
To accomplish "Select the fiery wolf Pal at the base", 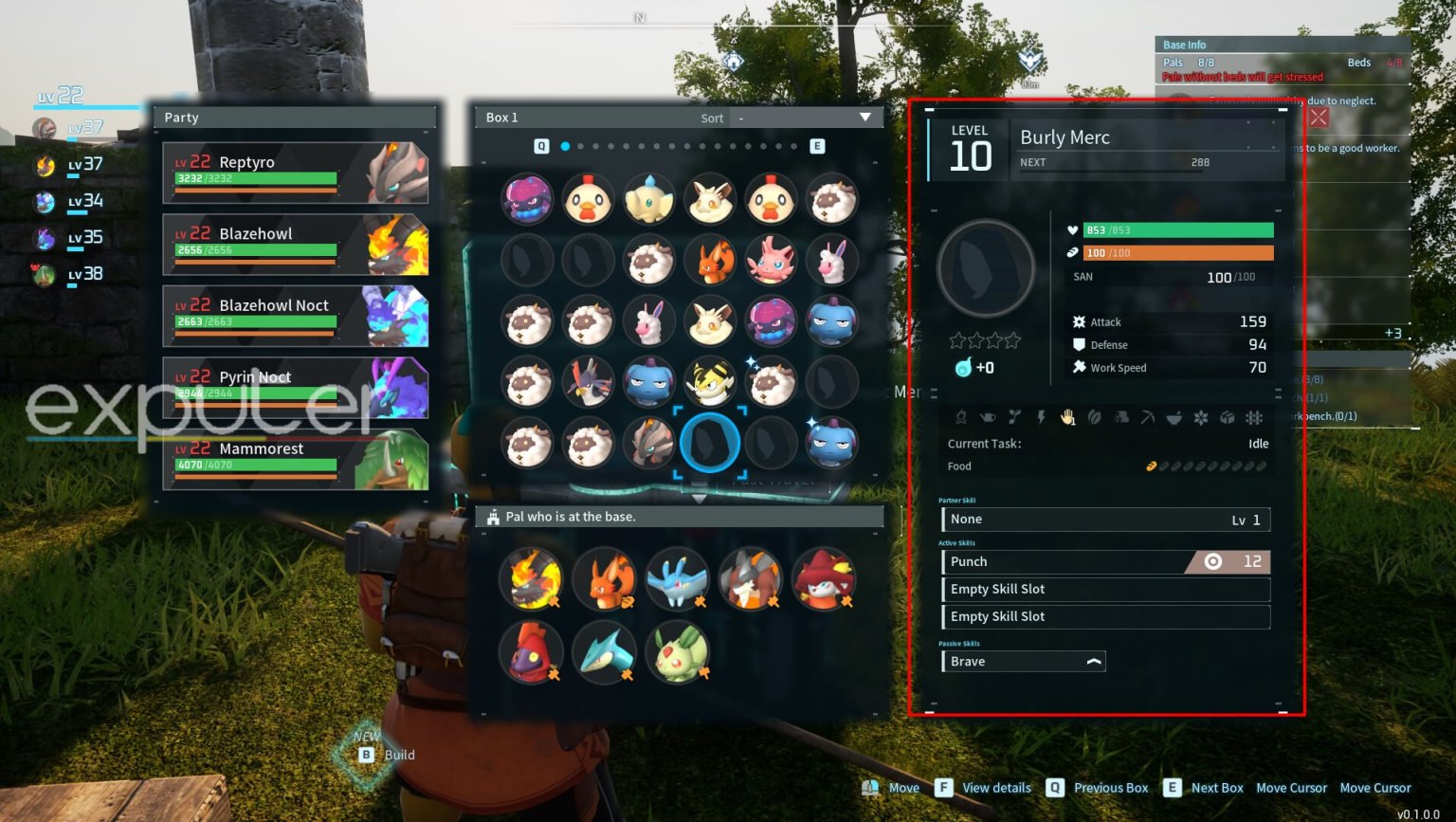I will click(x=532, y=578).
